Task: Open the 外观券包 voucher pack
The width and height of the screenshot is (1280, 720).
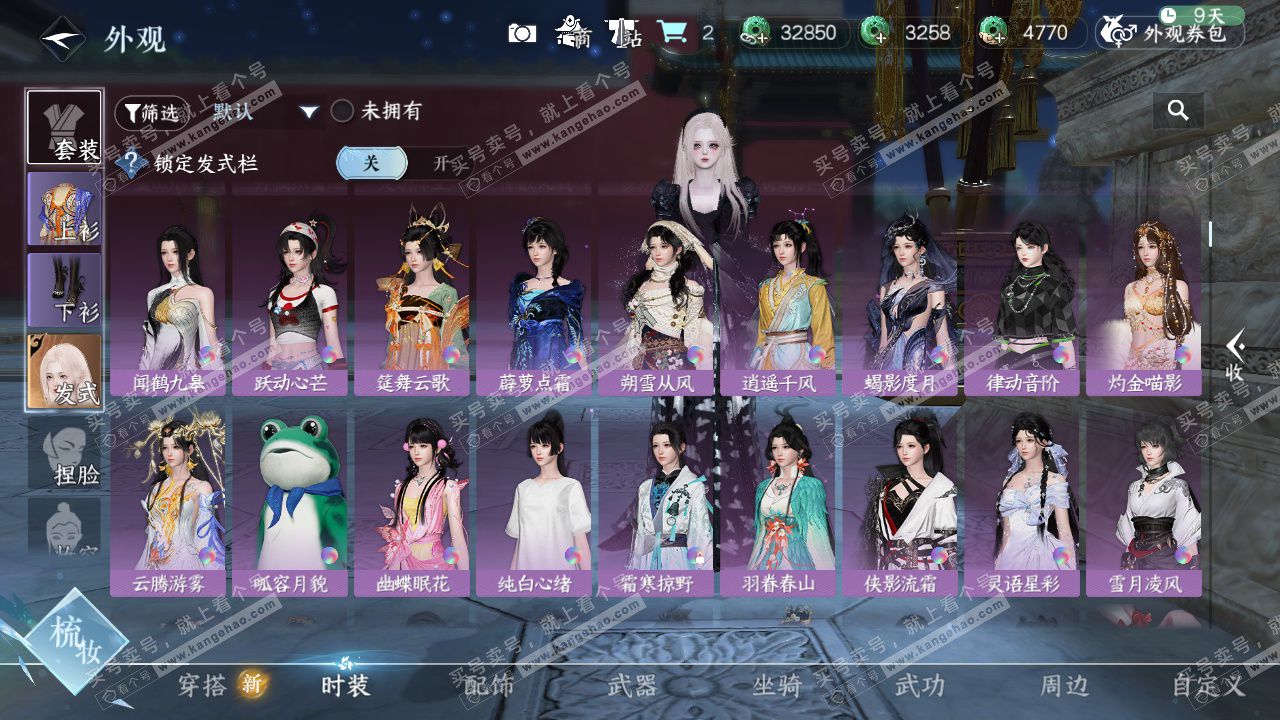Action: [x=1171, y=33]
